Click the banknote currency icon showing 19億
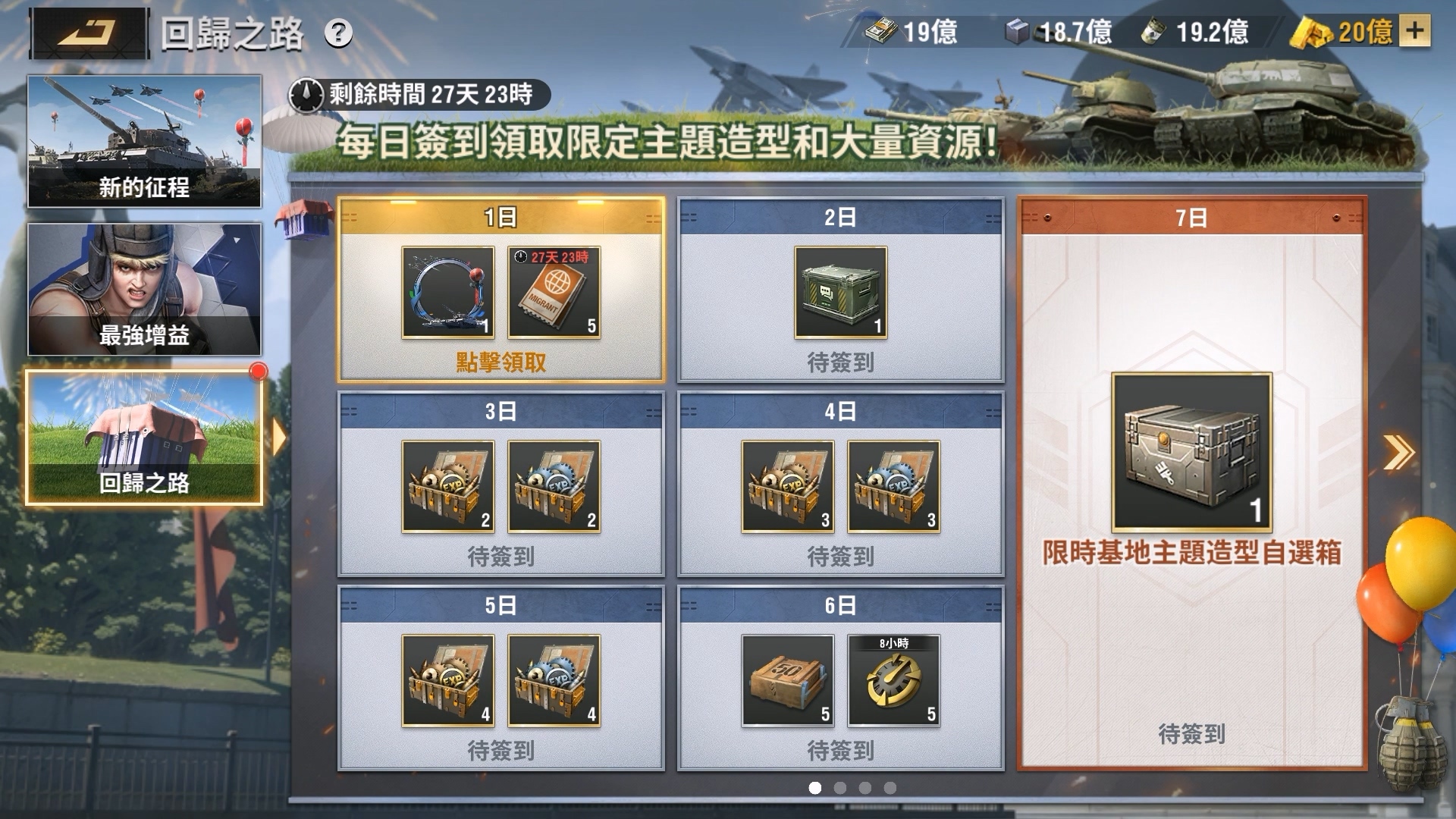The image size is (1456, 819). pyautogui.click(x=882, y=32)
